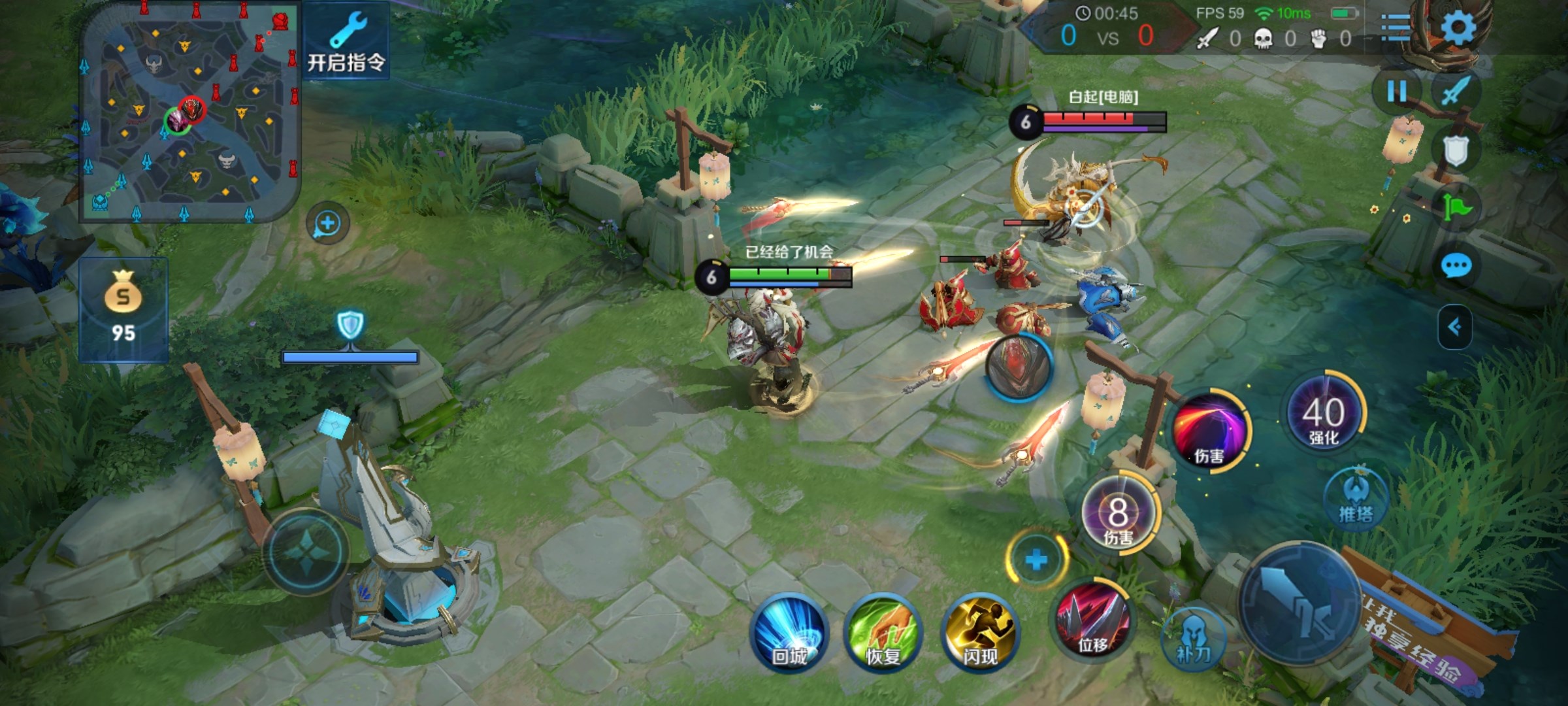Pause the match with the pause button

pyautogui.click(x=1397, y=92)
